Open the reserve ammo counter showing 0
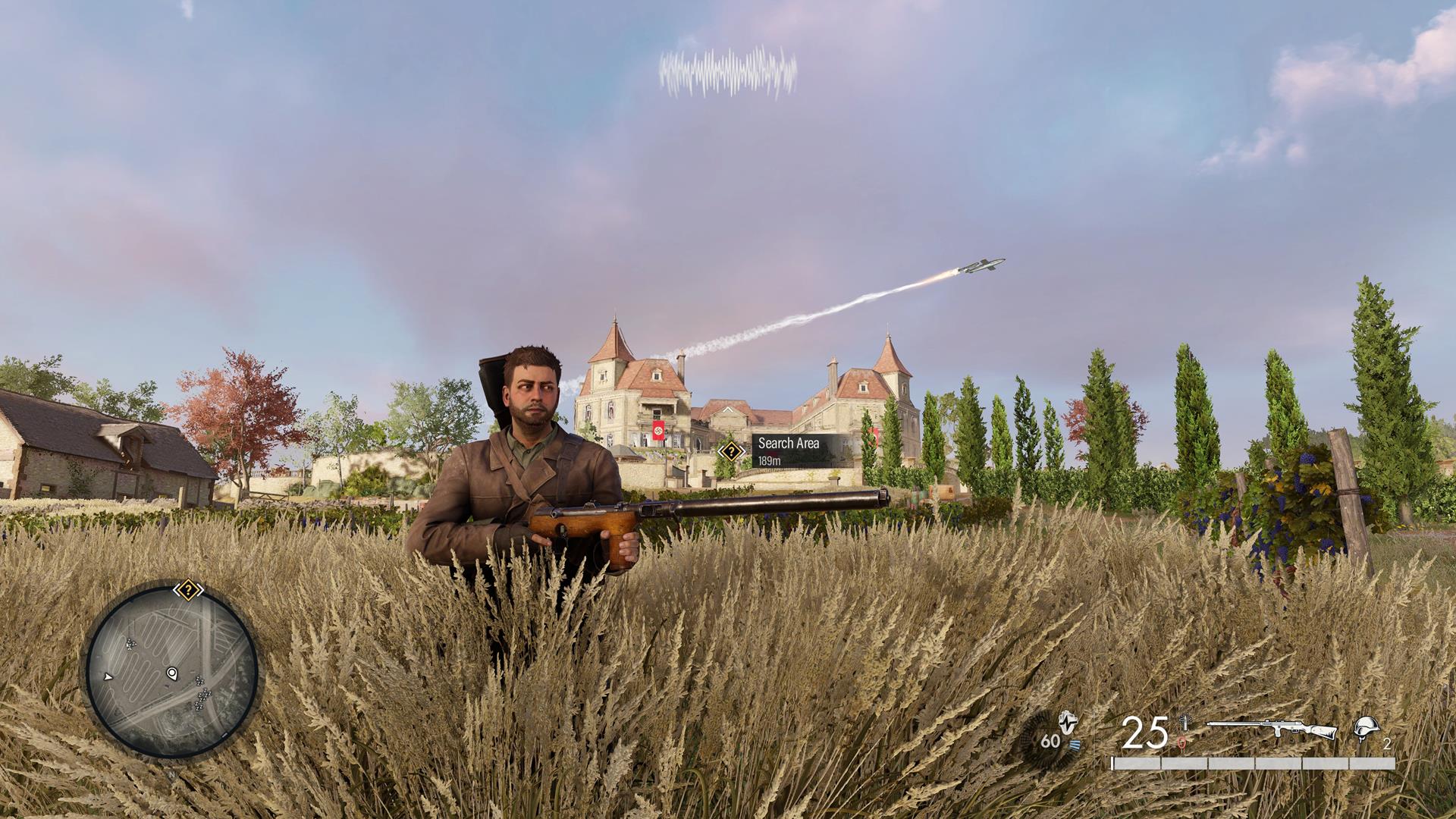Image resolution: width=1456 pixels, height=819 pixels. (1181, 742)
